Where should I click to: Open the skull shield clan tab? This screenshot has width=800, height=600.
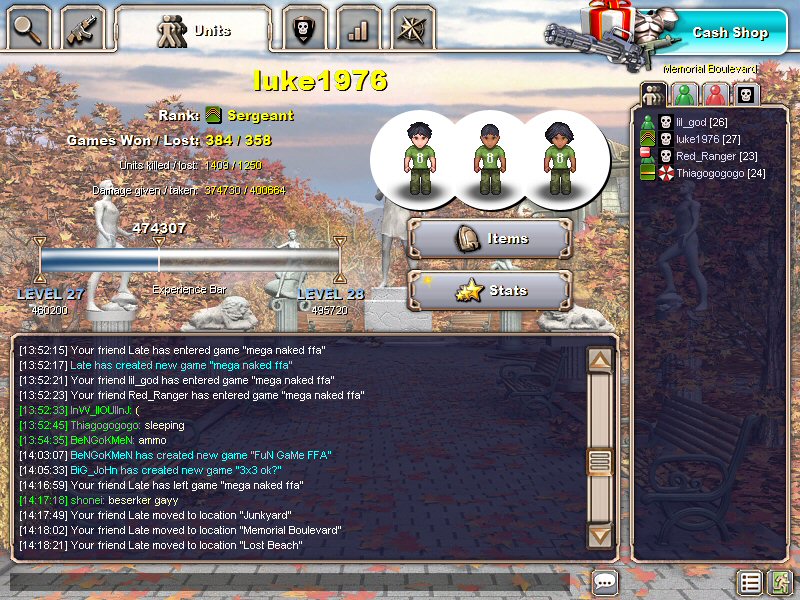(305, 28)
